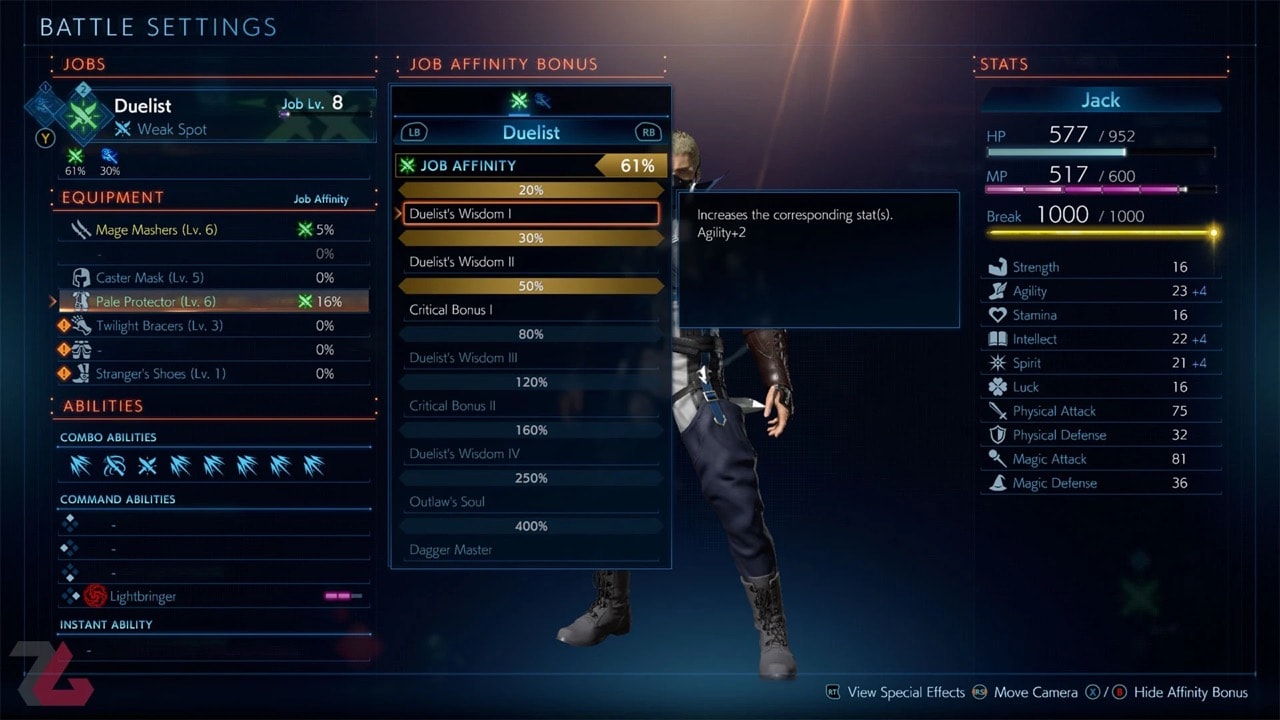Switch to the green crossed-daggers job tab
The width and height of the screenshot is (1280, 720).
pyautogui.click(x=519, y=100)
